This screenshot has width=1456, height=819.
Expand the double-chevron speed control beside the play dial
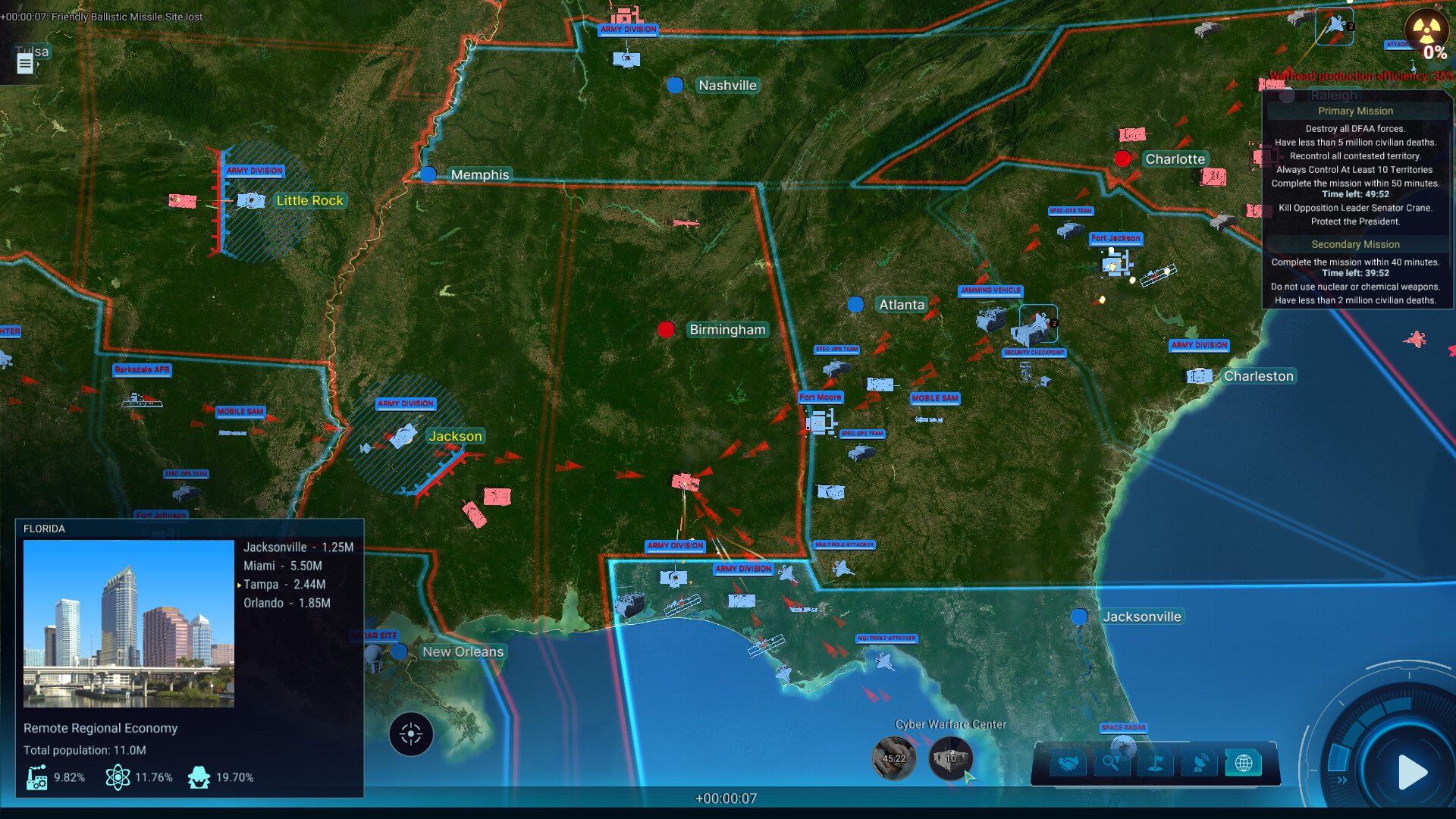click(x=1342, y=780)
